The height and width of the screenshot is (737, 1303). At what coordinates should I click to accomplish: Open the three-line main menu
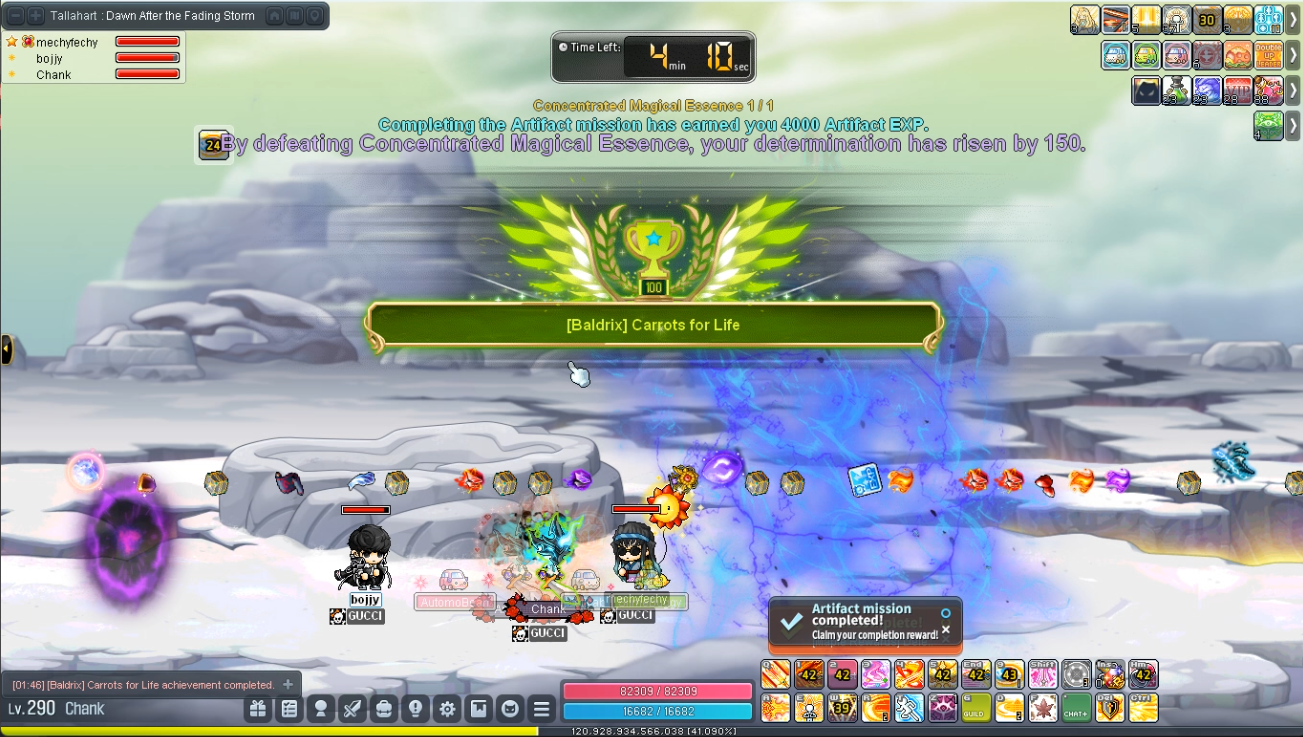pos(541,709)
